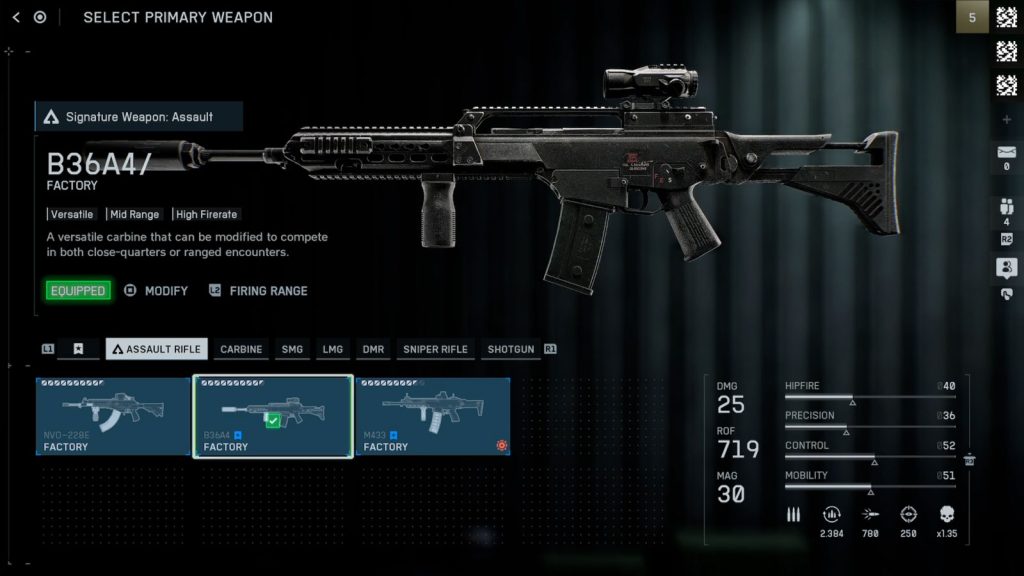This screenshot has height=576, width=1024.
Task: Click the green Equipped button
Action: coord(78,291)
